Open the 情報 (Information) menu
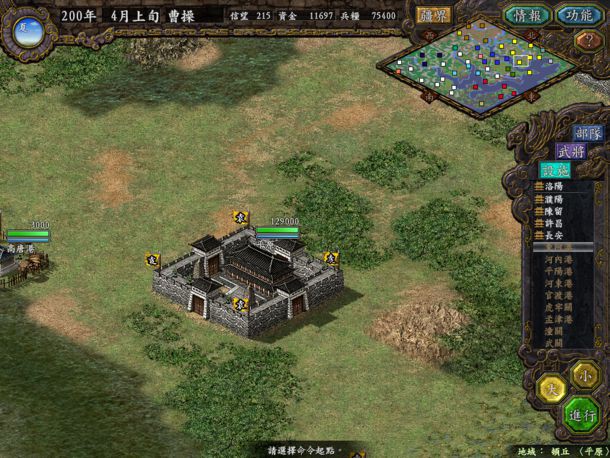This screenshot has height=458, width=610. click(x=526, y=15)
